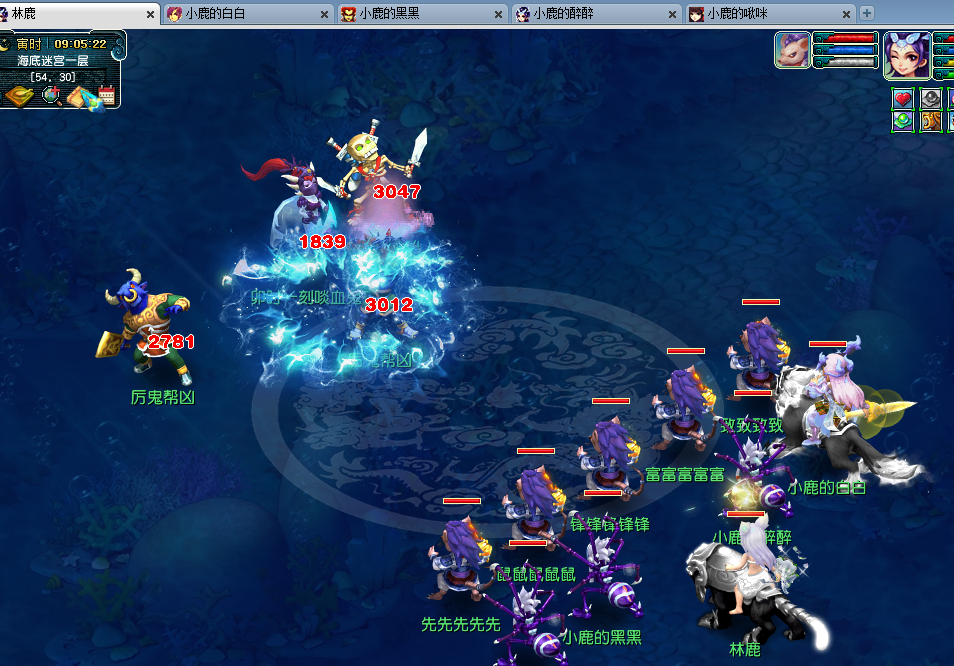Add a new client tab with plus button
Screen dimensions: 954x666
click(867, 13)
